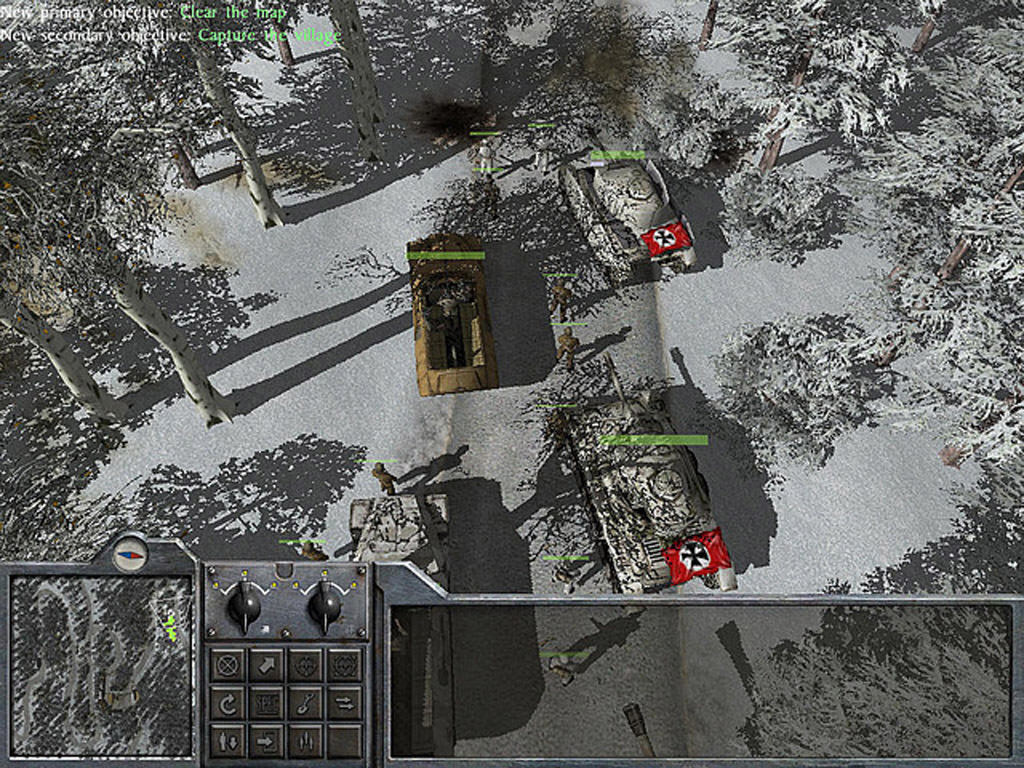Click the compass above the minimap
The image size is (1024, 768).
pos(130,553)
